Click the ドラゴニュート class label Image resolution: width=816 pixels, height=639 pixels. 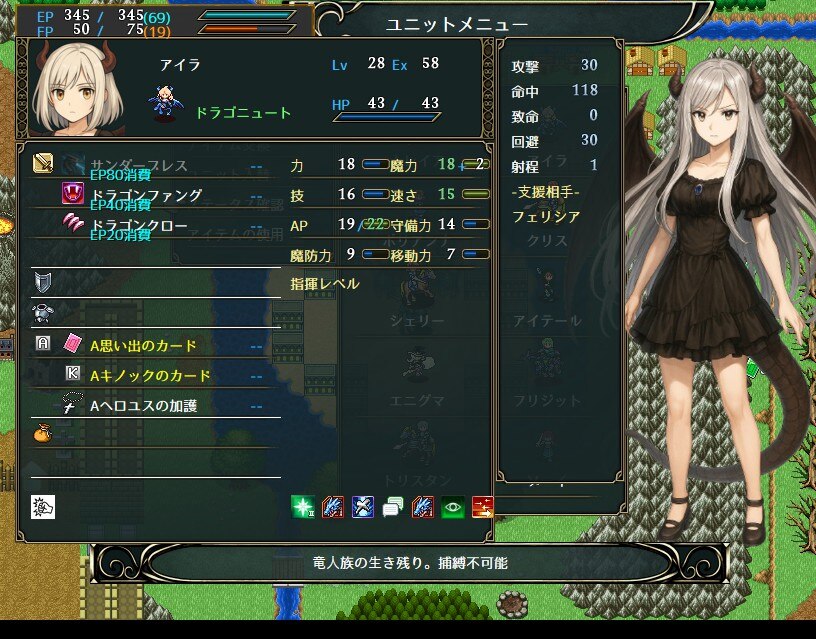243,113
